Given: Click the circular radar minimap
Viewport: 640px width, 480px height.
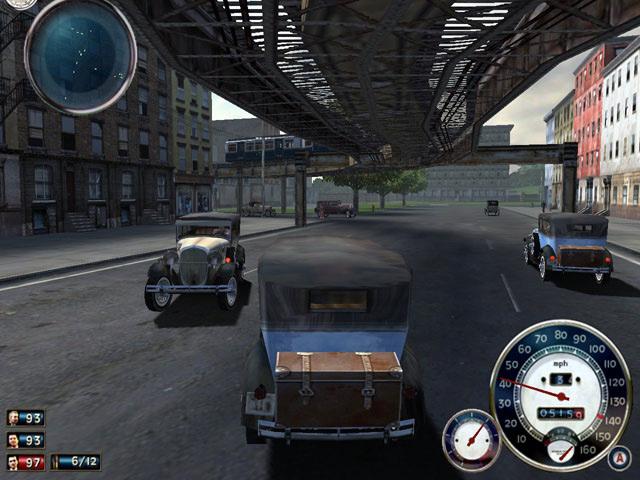Looking at the screenshot, I should point(80,55).
